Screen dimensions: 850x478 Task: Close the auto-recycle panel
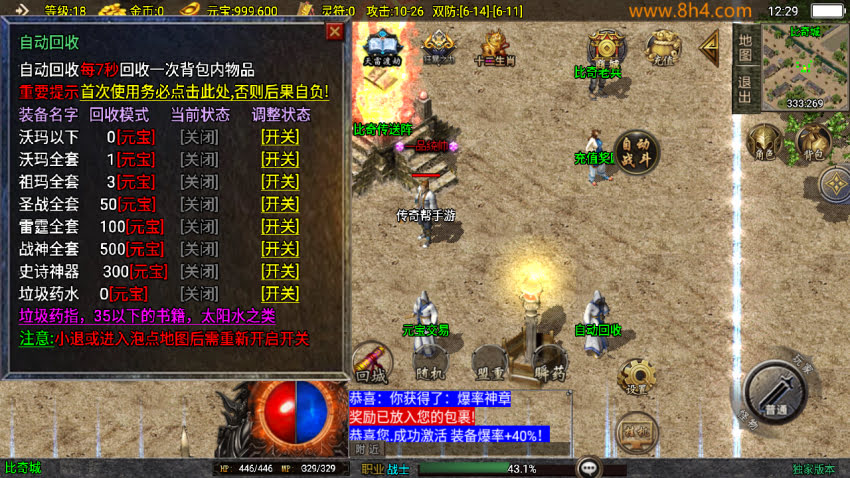pyautogui.click(x=335, y=32)
